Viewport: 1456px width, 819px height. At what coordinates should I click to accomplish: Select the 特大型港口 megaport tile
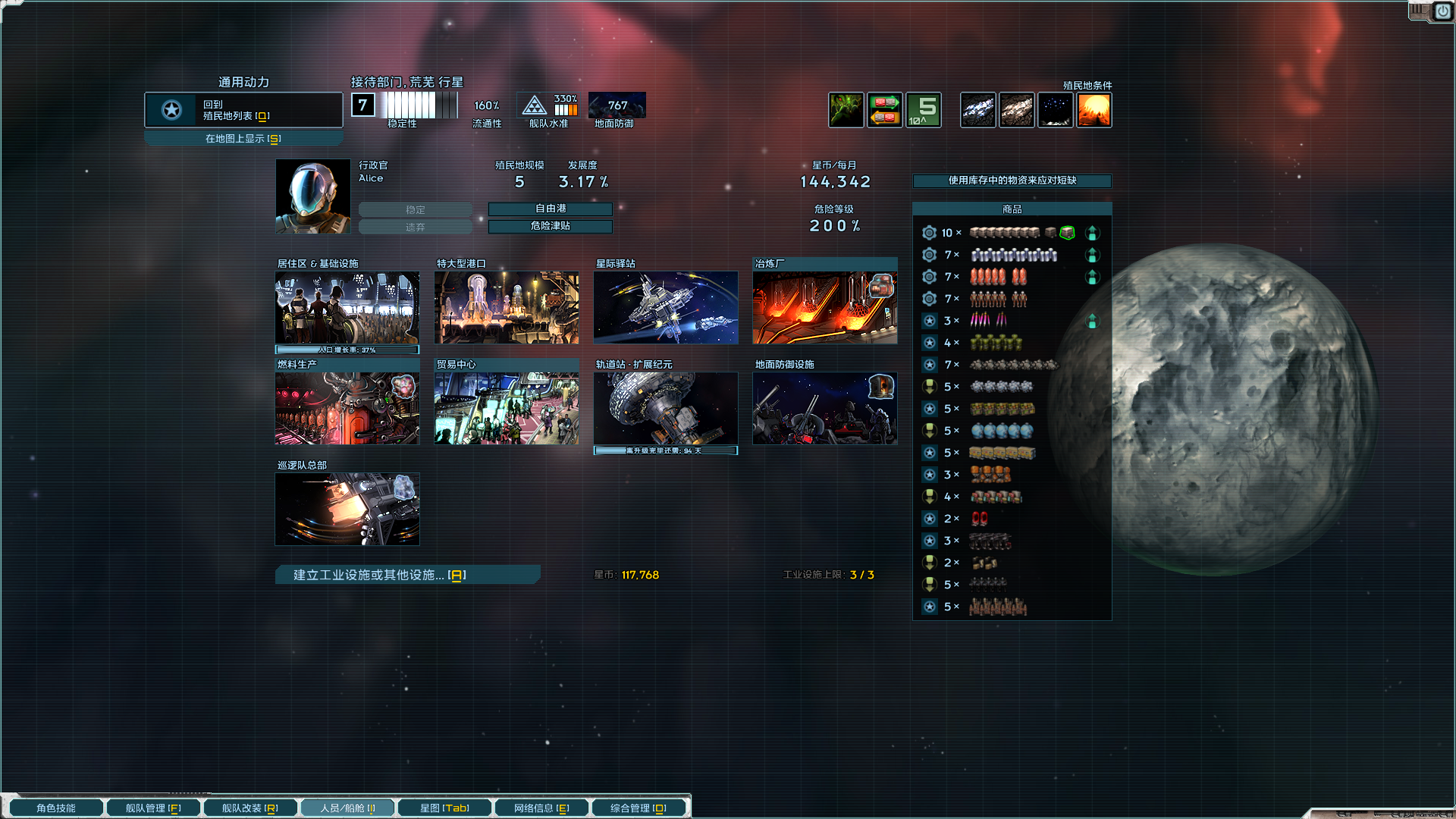click(507, 308)
